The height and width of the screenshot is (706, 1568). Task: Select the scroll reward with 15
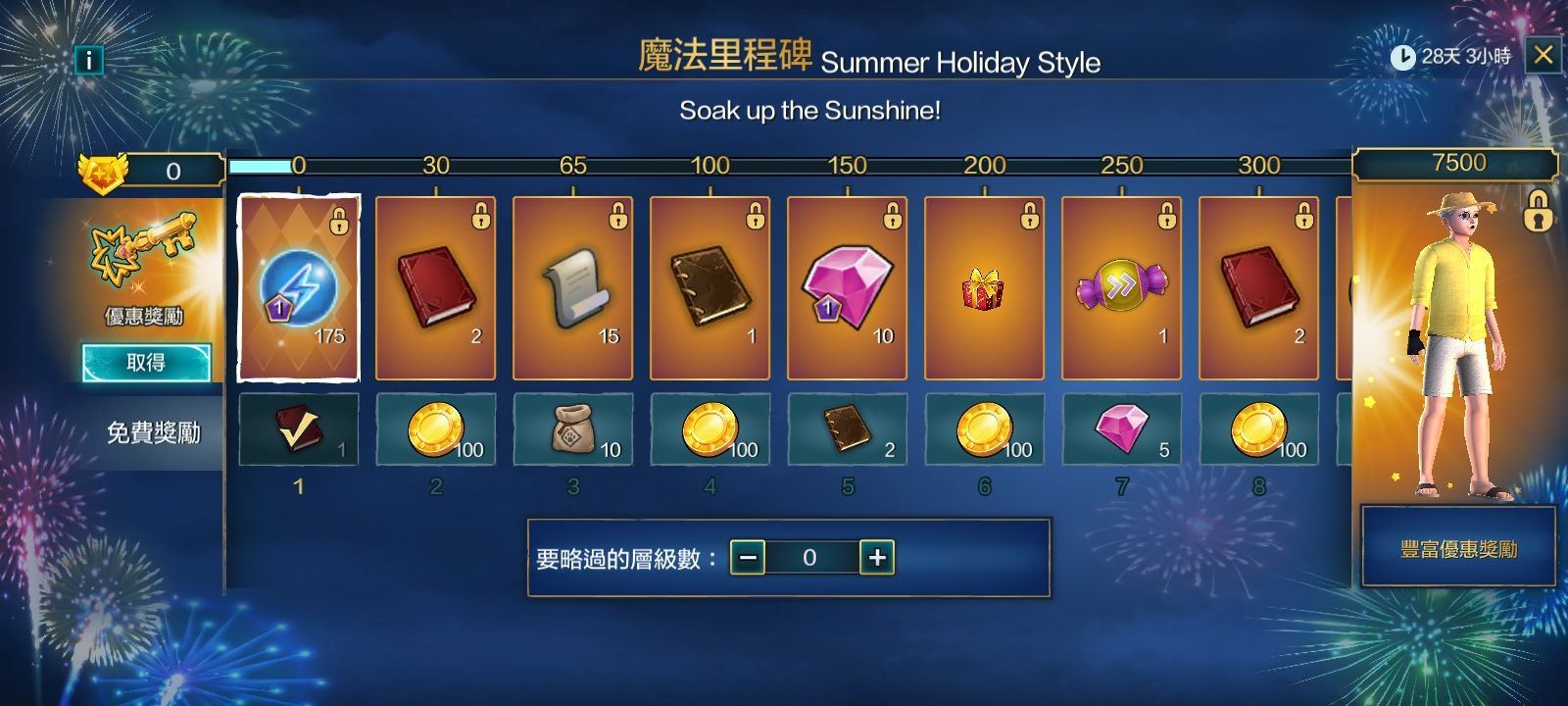pos(573,288)
